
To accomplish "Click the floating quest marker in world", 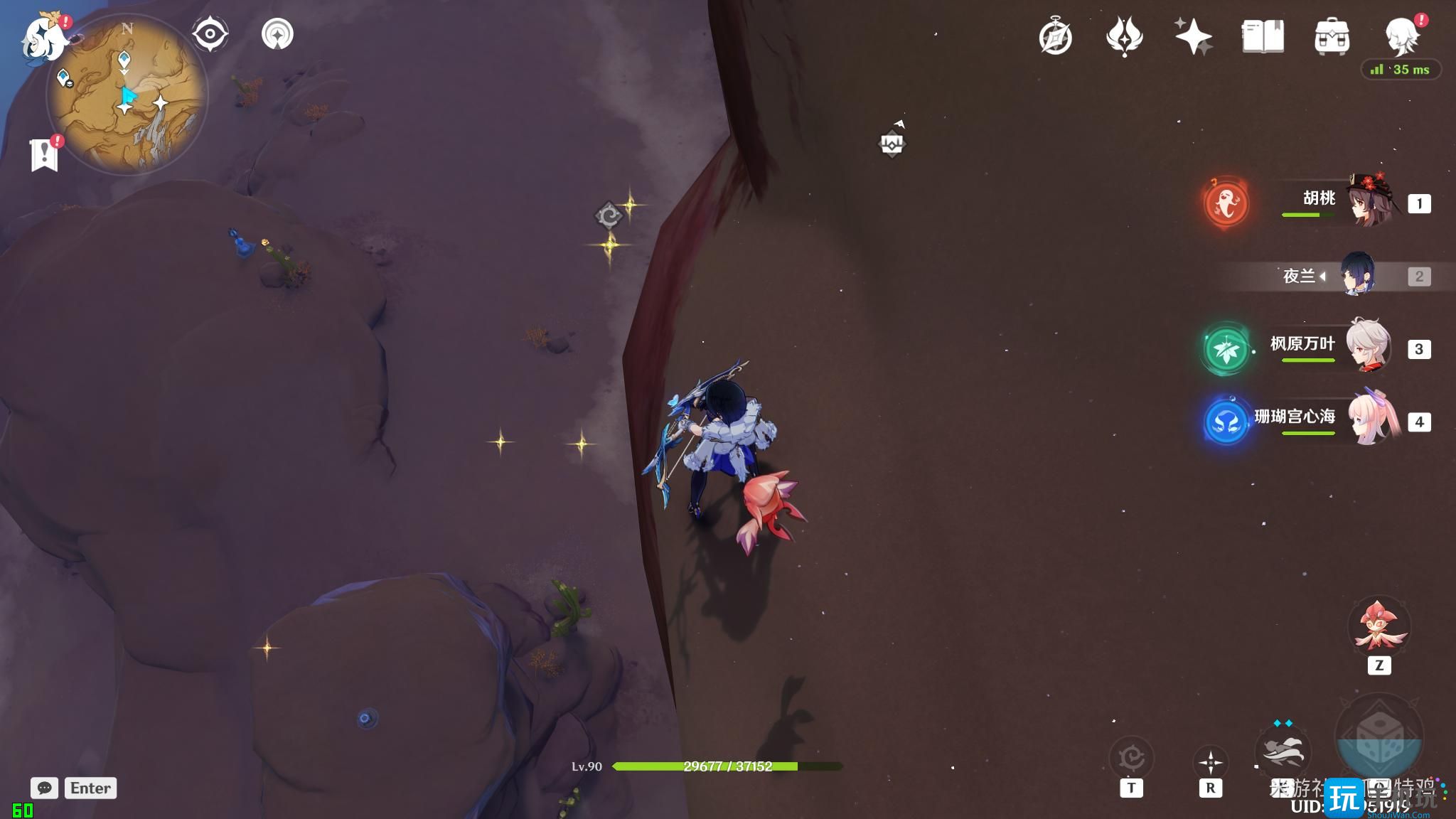I will click(x=892, y=144).
